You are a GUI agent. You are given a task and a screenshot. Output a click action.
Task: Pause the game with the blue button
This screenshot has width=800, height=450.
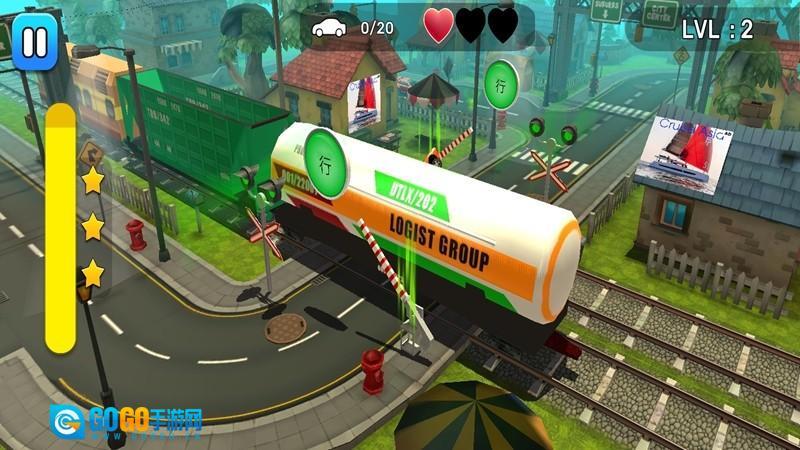tap(34, 42)
